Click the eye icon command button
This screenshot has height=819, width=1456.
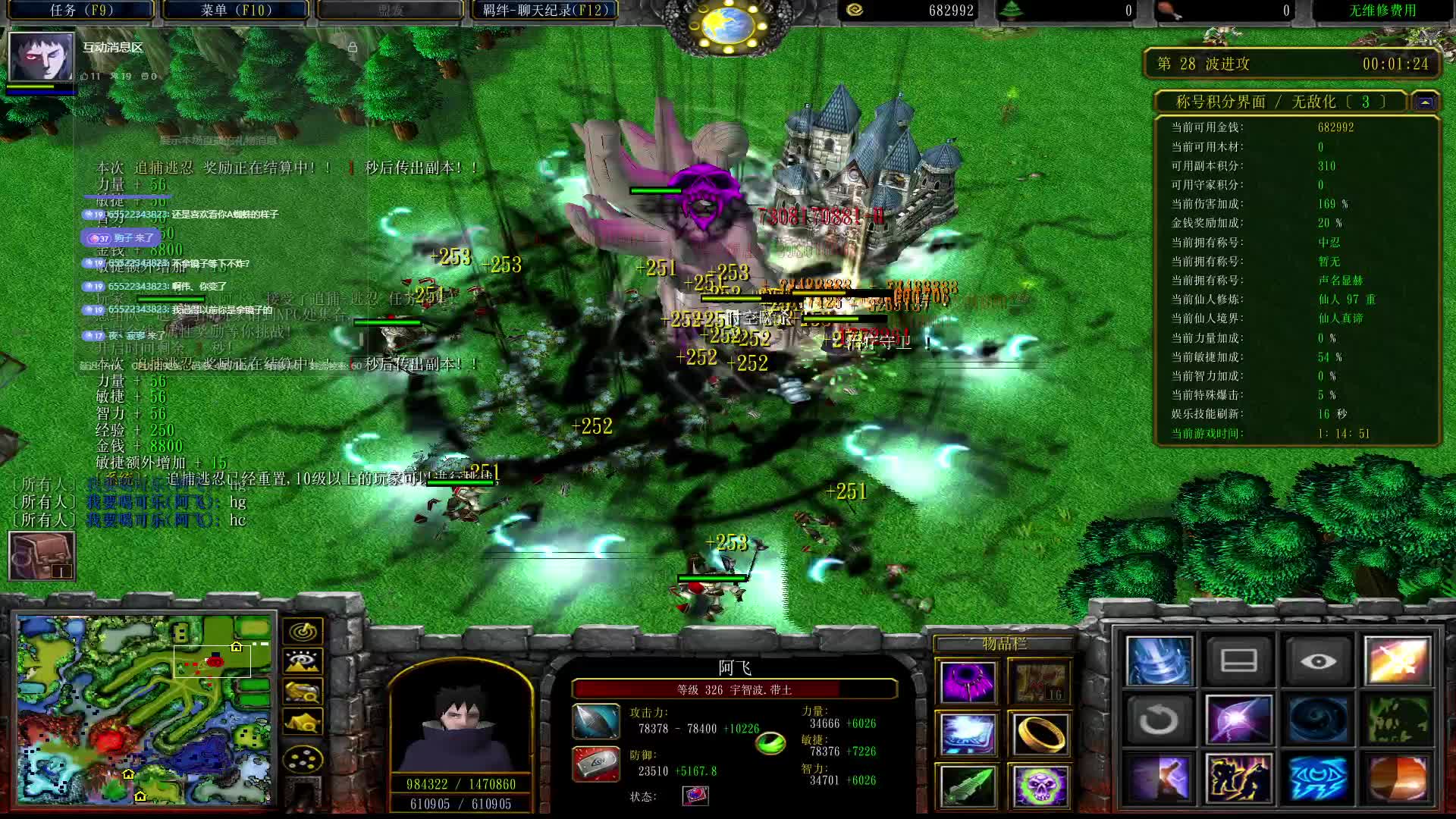pyautogui.click(x=1318, y=661)
